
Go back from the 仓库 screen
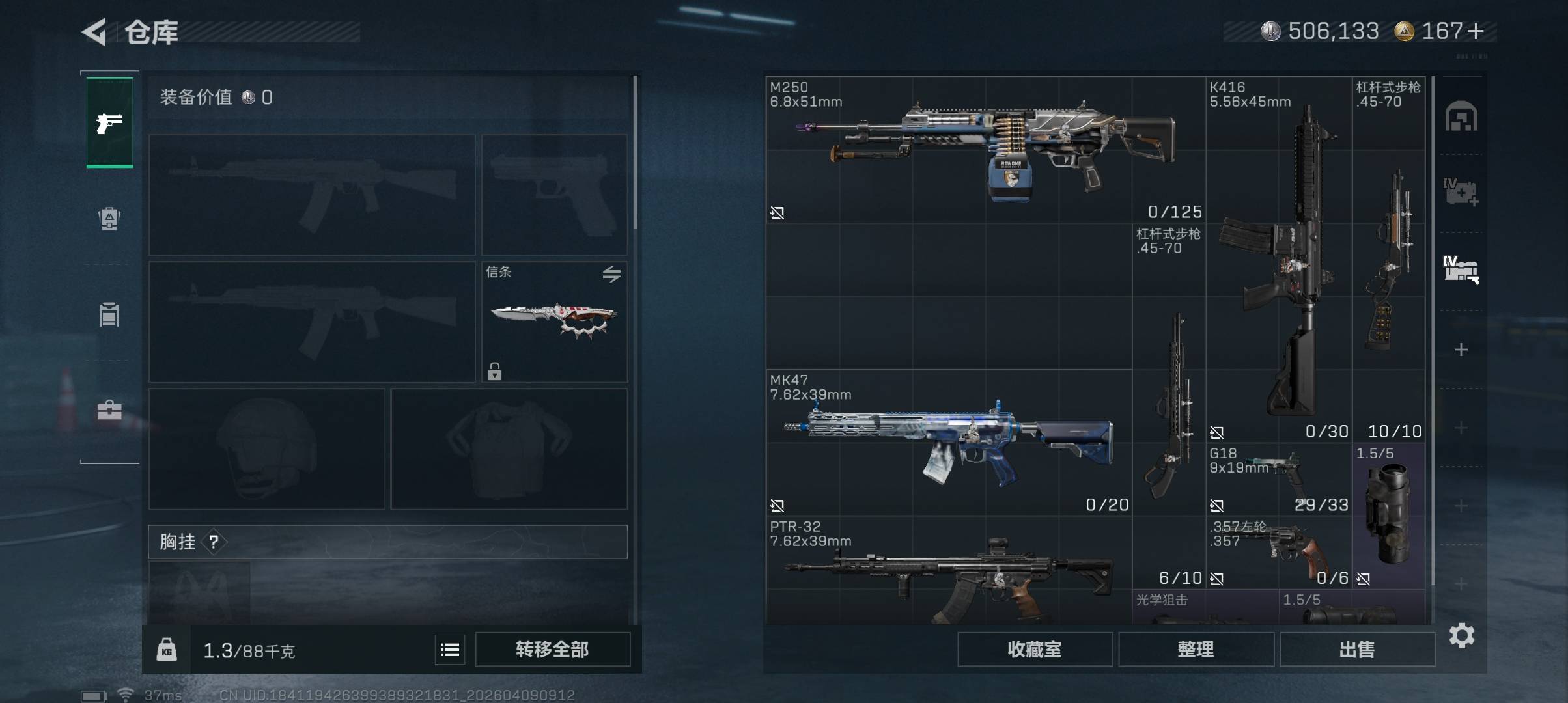tap(94, 32)
